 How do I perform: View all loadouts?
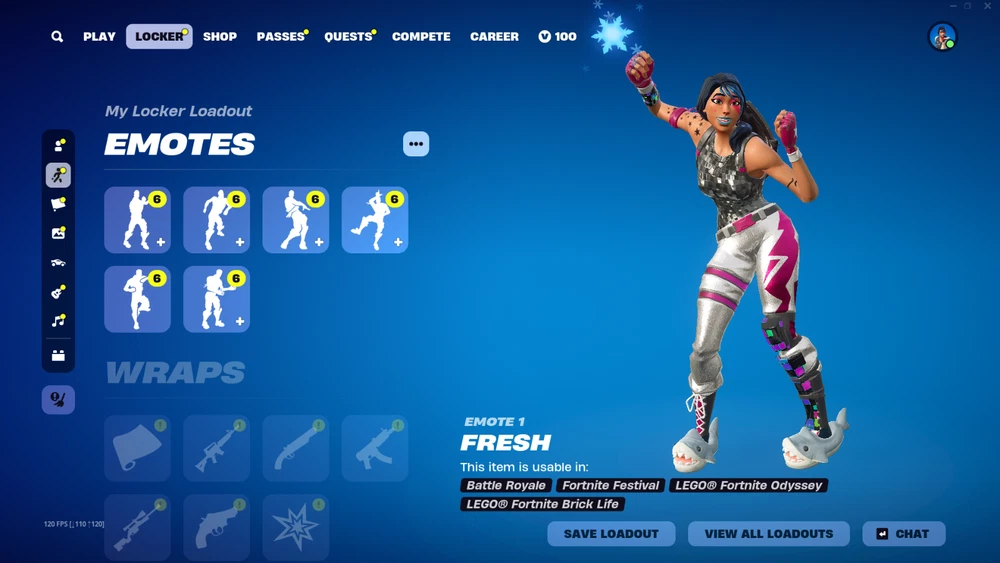point(768,534)
